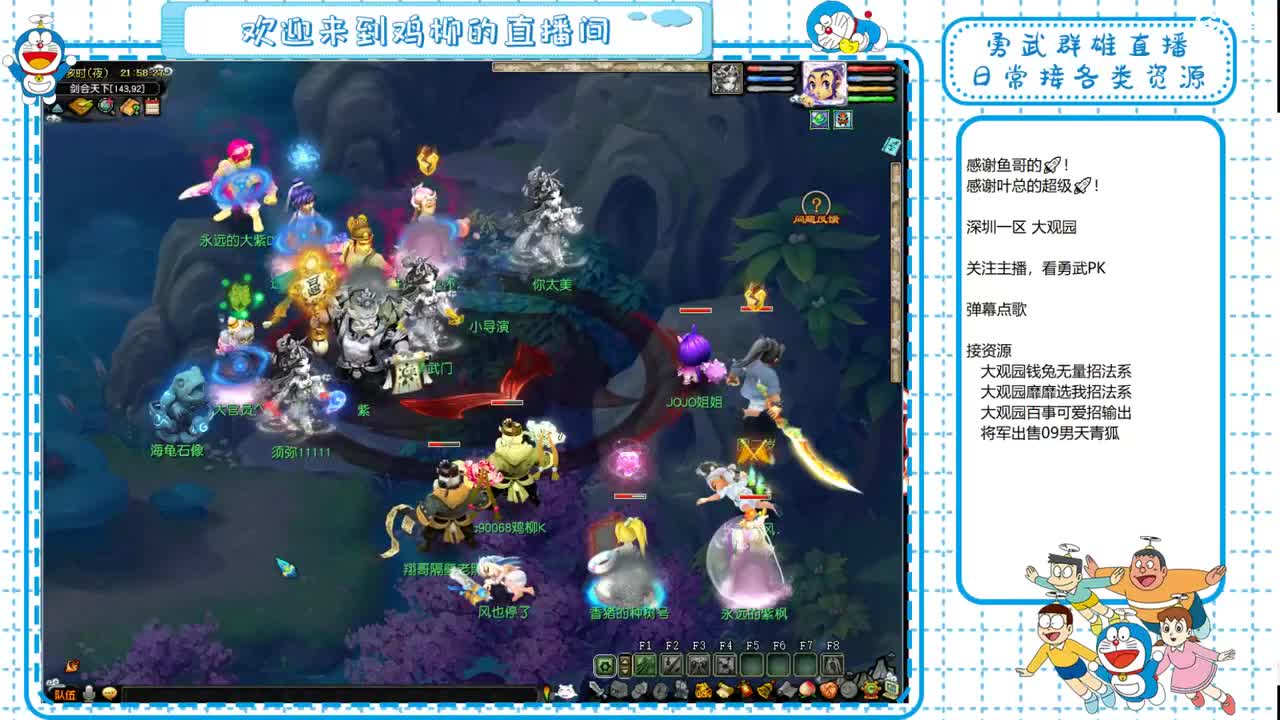Click the down arrow on the skill bar pager
Image resolution: width=1280 pixels, height=720 pixels.
point(624,670)
